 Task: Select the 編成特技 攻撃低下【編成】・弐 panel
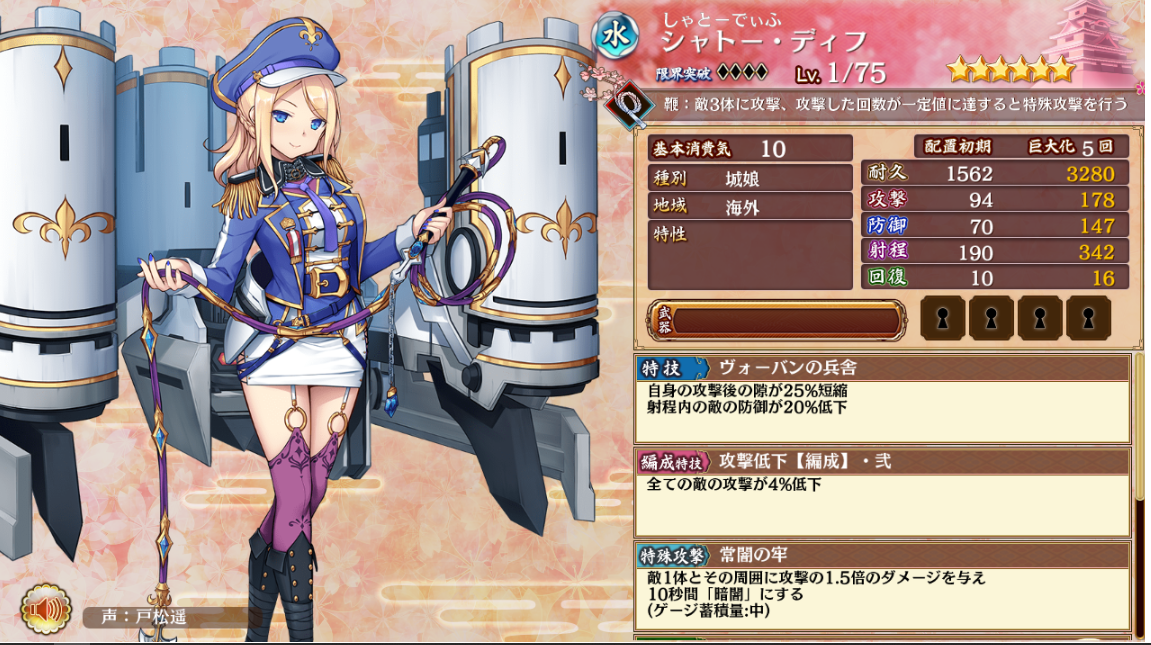point(883,492)
